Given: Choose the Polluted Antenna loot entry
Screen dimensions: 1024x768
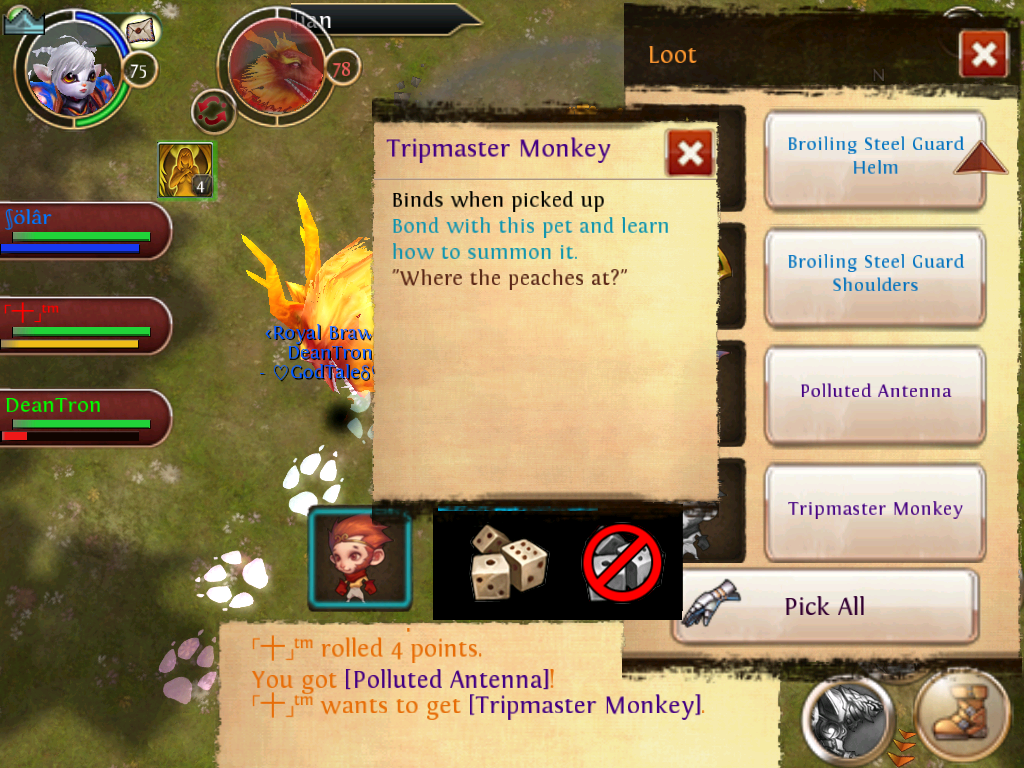Looking at the screenshot, I should [875, 392].
